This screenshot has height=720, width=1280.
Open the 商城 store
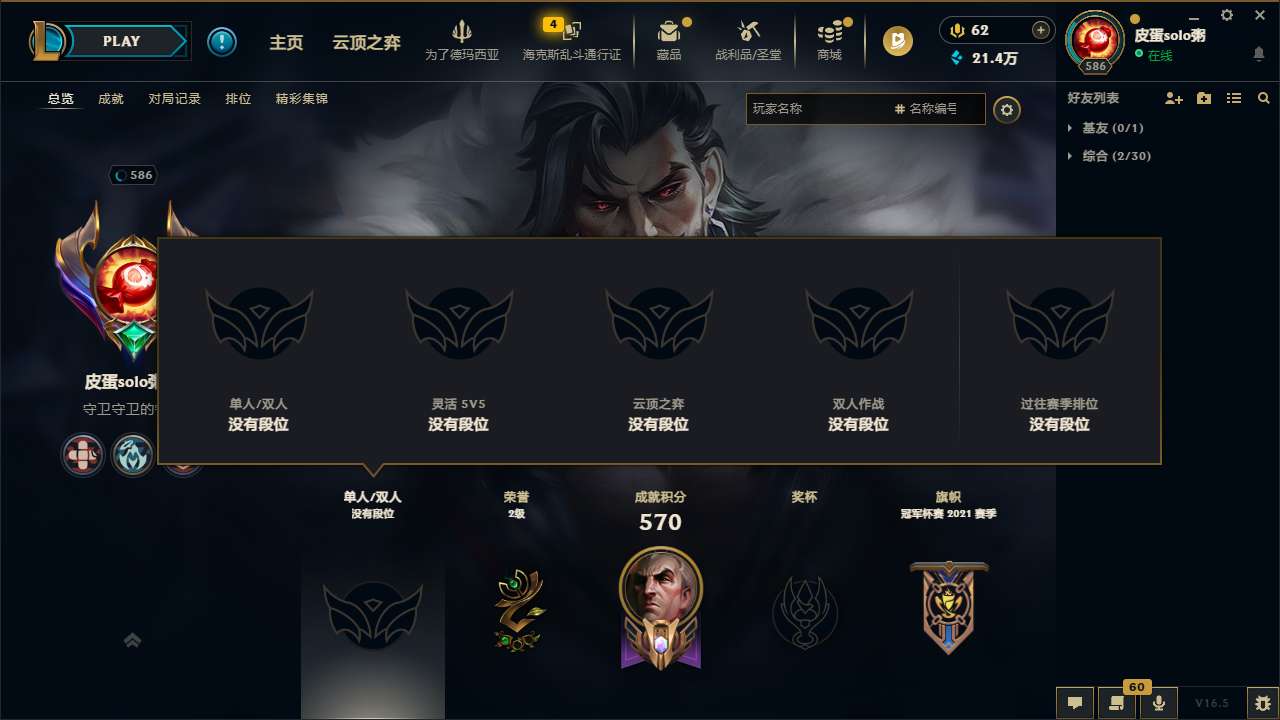coord(829,41)
